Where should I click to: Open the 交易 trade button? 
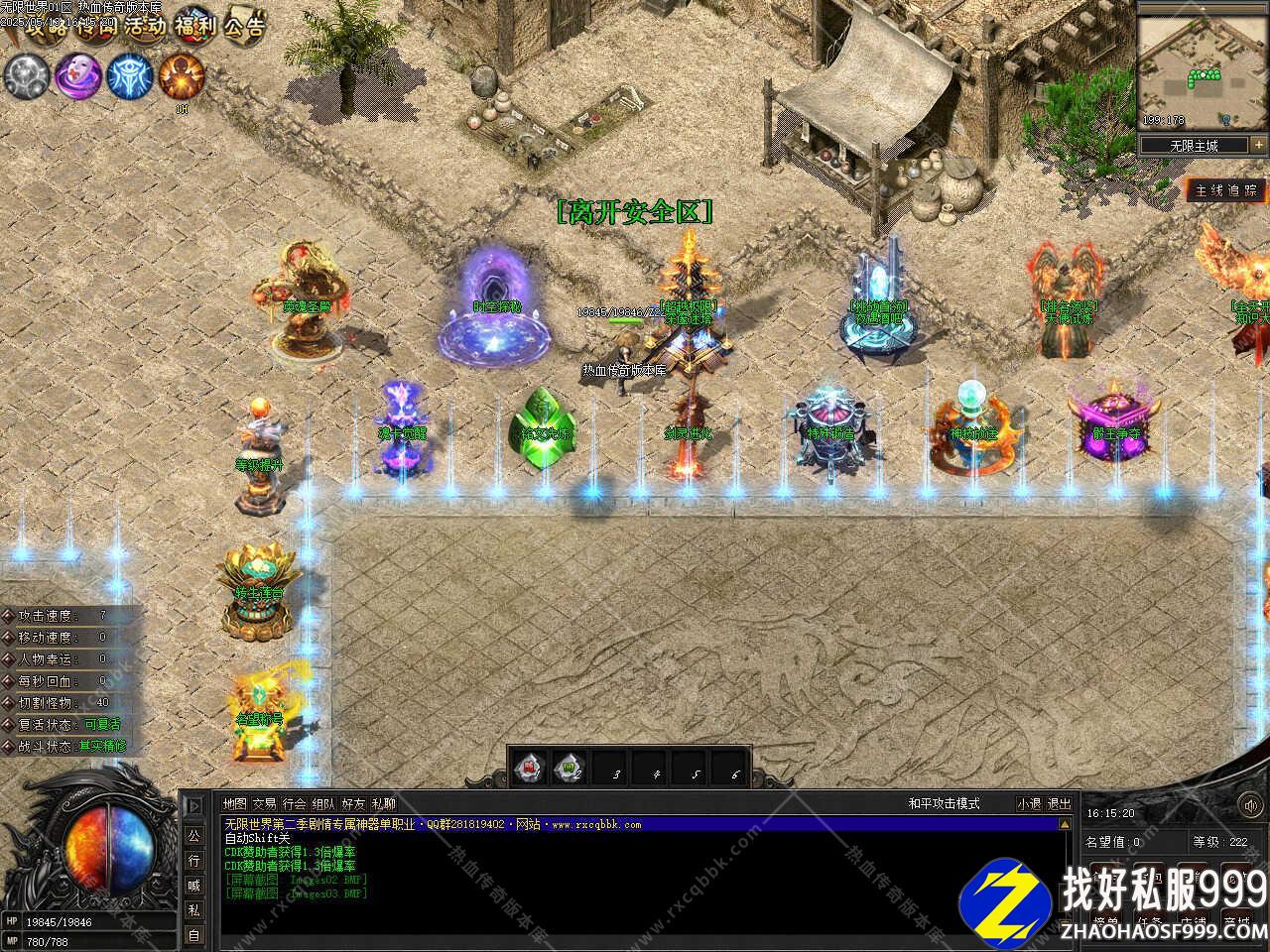pos(264,803)
